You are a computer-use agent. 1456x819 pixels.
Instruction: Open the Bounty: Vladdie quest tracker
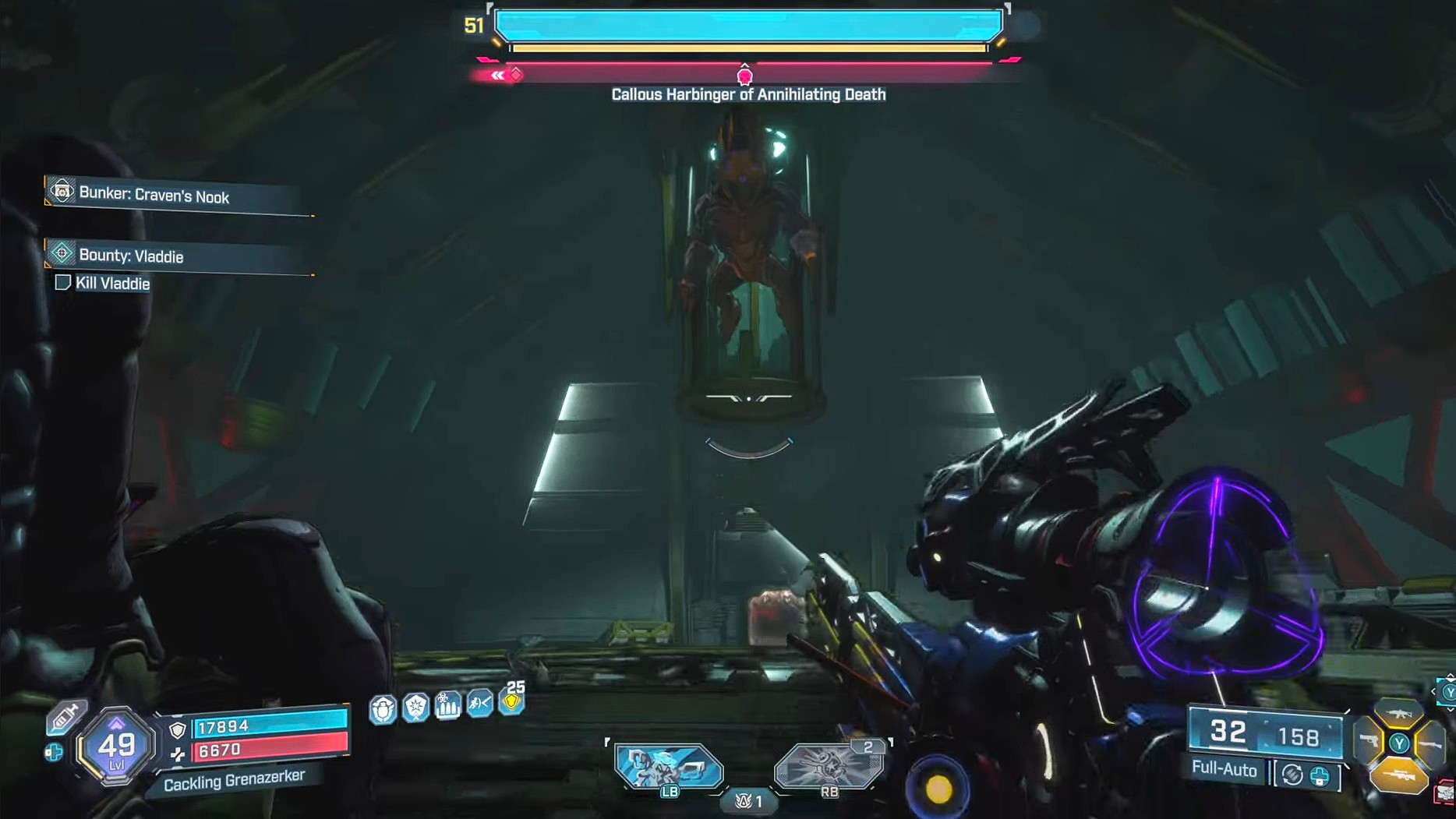pyautogui.click(x=131, y=256)
